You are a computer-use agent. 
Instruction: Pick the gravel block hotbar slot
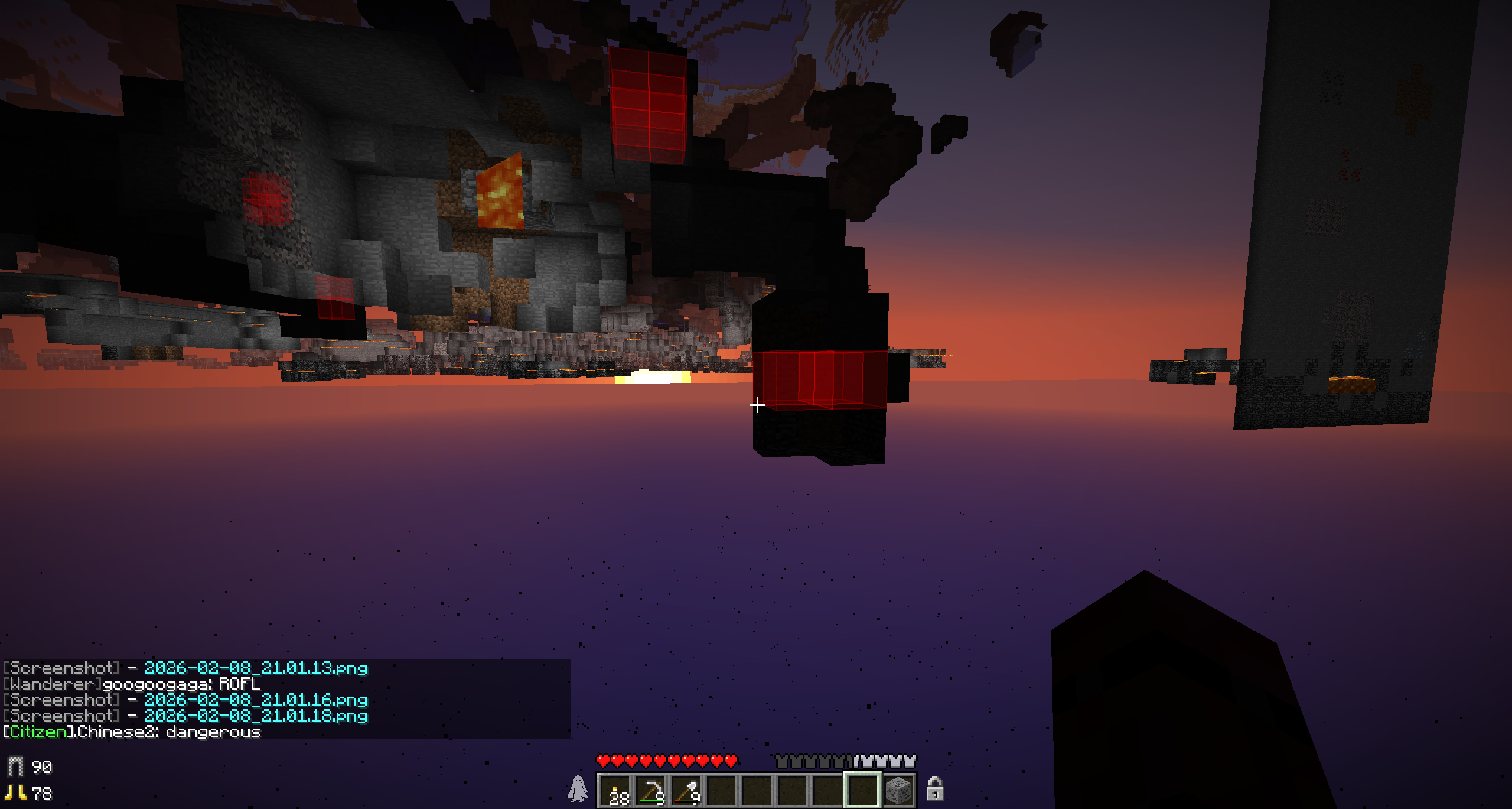tap(898, 790)
